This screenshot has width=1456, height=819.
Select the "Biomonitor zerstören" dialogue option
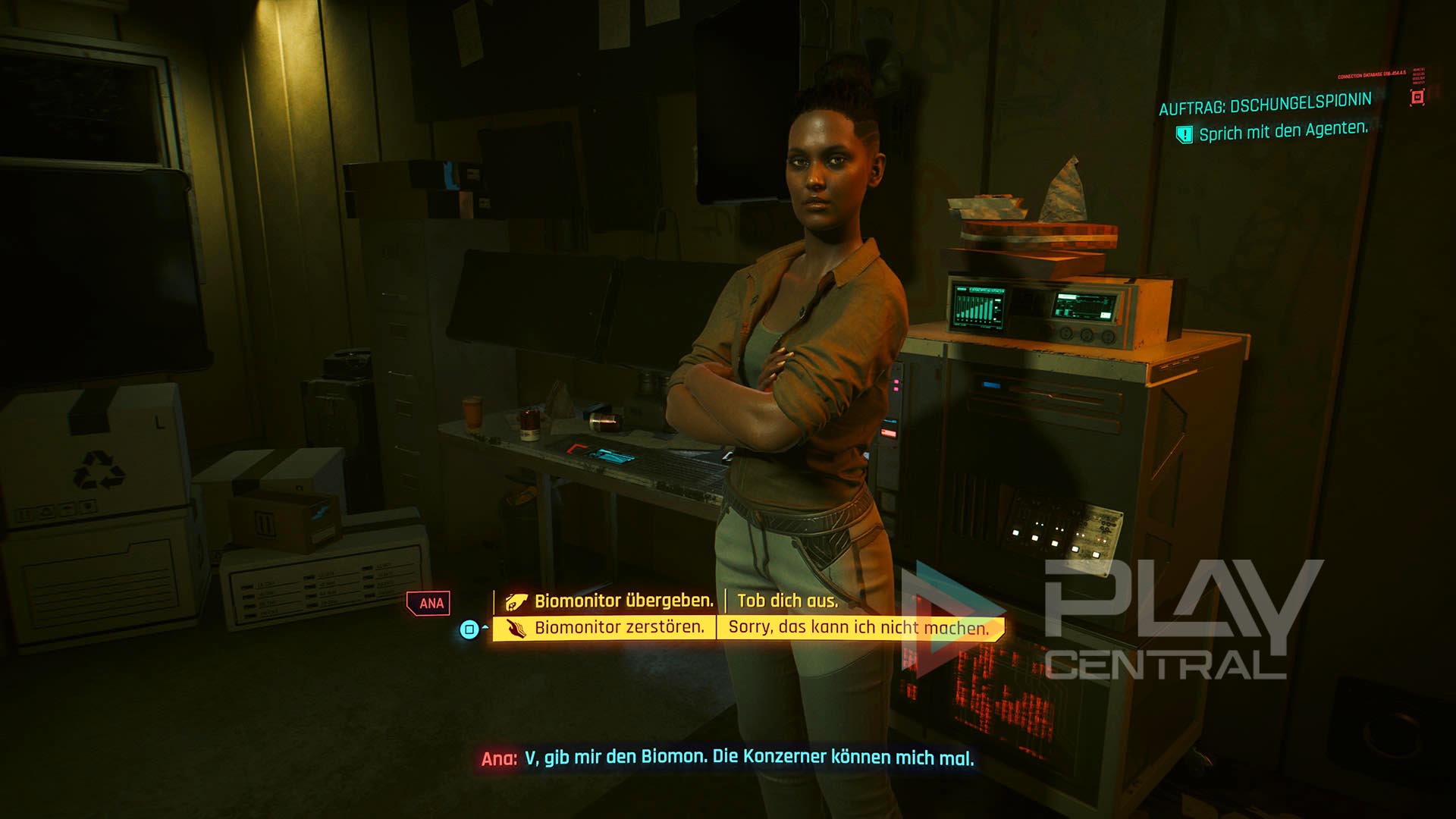(x=619, y=628)
